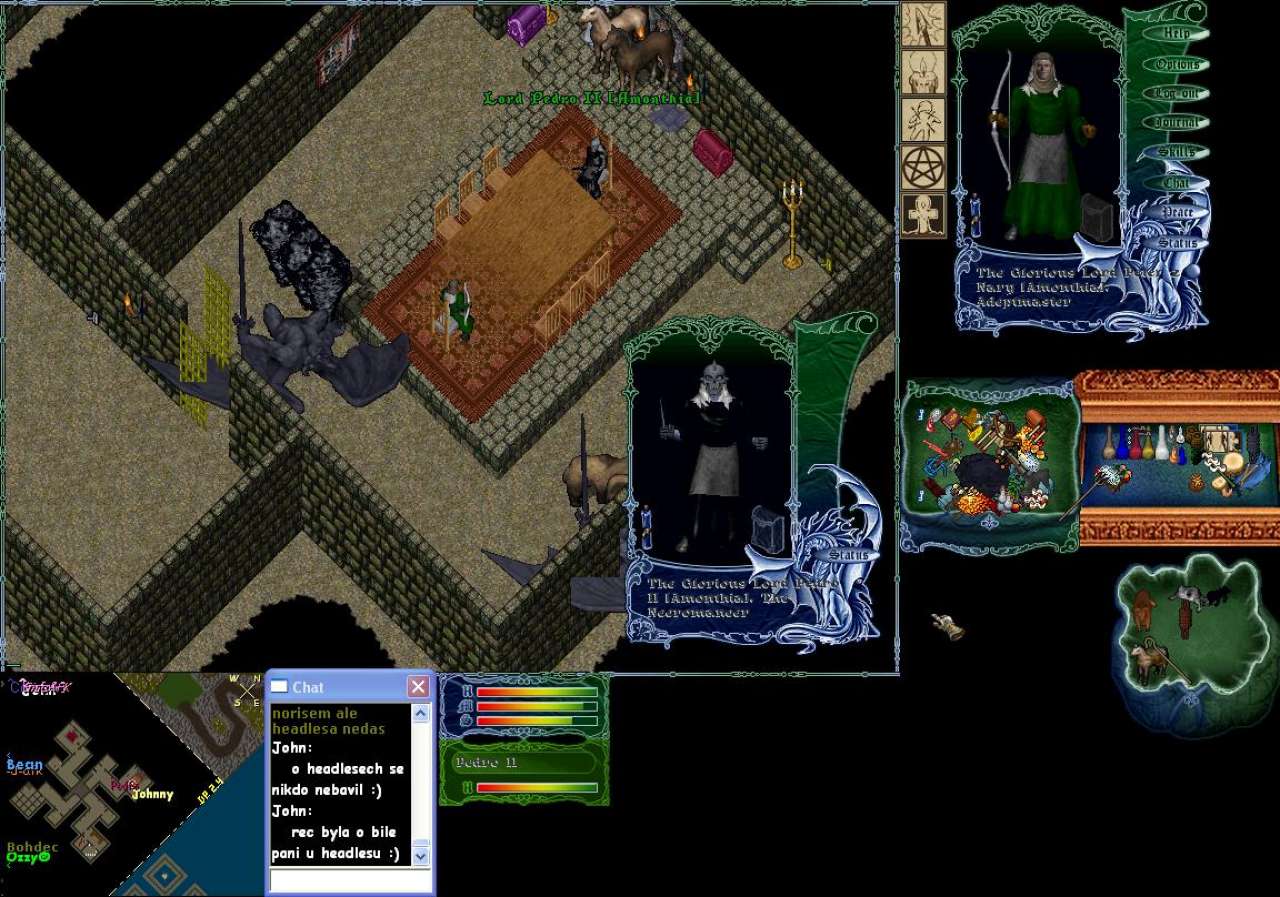This screenshot has height=897, width=1280.
Task: Open the Options button on the paperdoll
Action: point(1176,64)
